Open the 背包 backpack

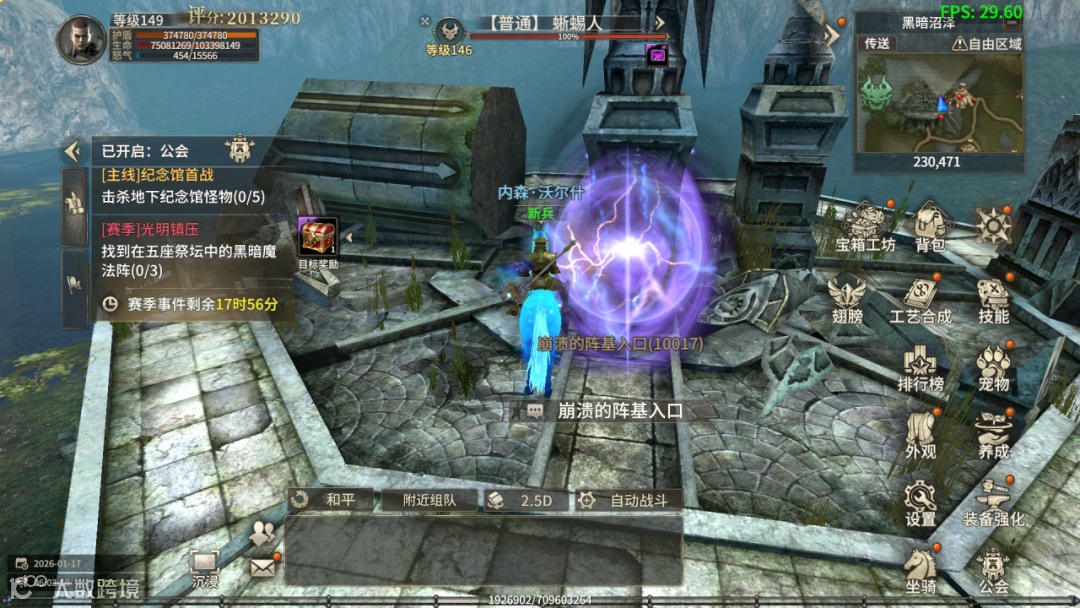930,226
